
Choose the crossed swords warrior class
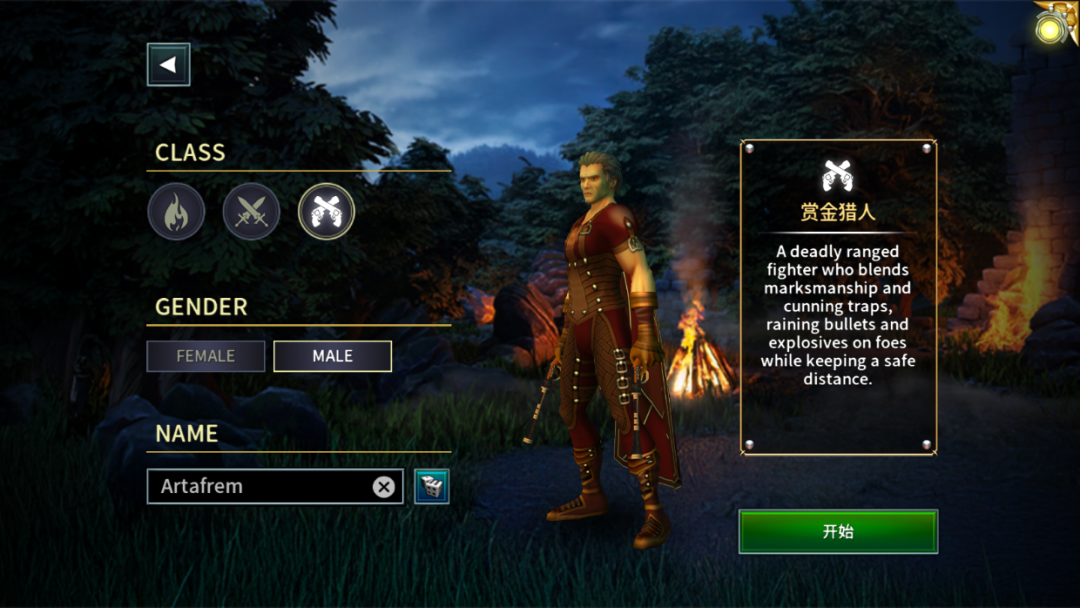click(251, 212)
